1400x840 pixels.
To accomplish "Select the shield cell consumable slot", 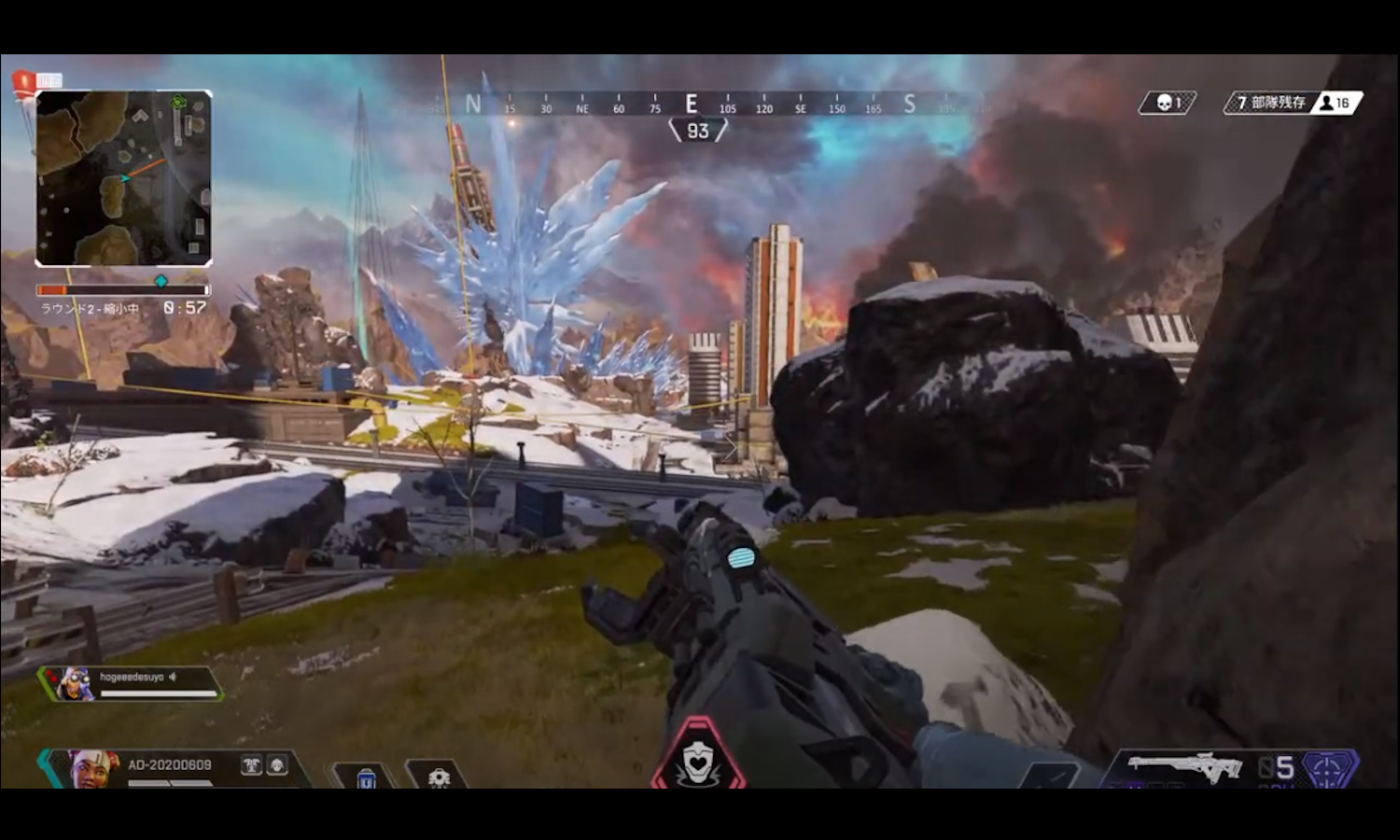I will pos(366,777).
